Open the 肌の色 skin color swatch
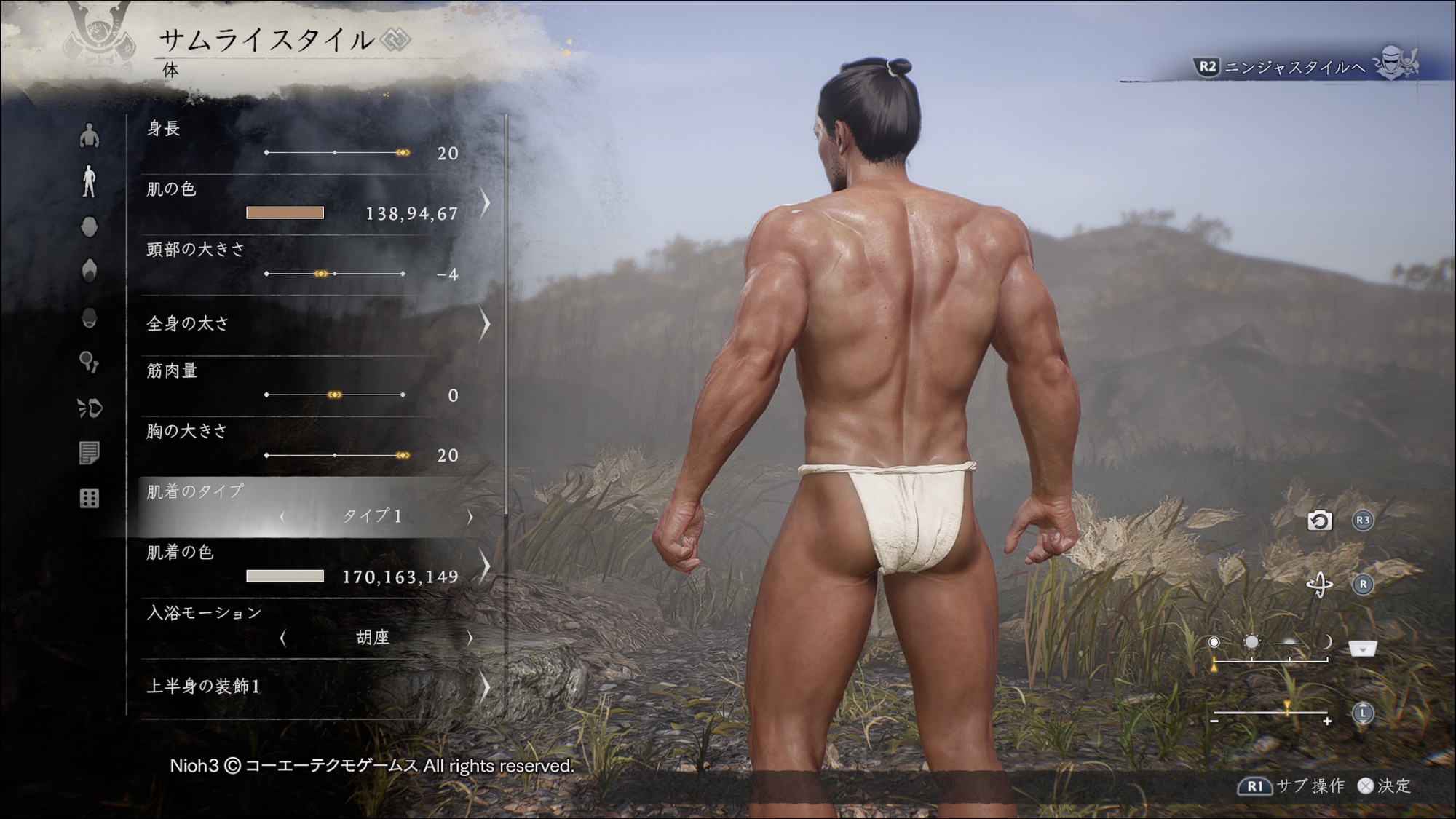The image size is (1456, 819). tap(285, 213)
